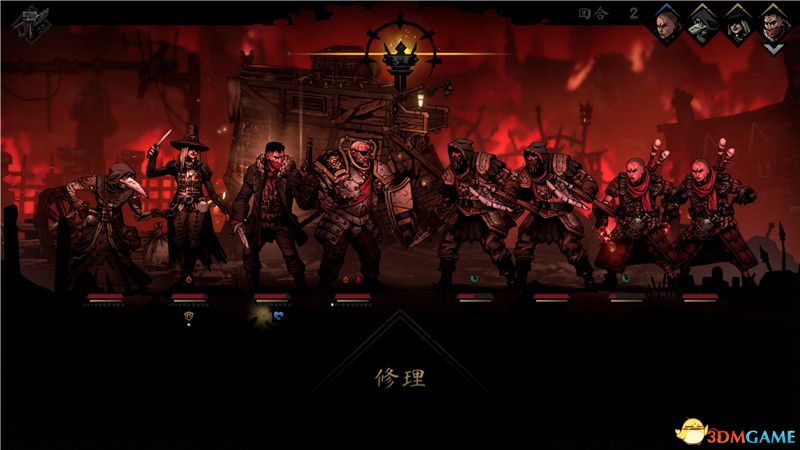
Task: Expand the turn order with the down arrow
Action: [x=773, y=47]
